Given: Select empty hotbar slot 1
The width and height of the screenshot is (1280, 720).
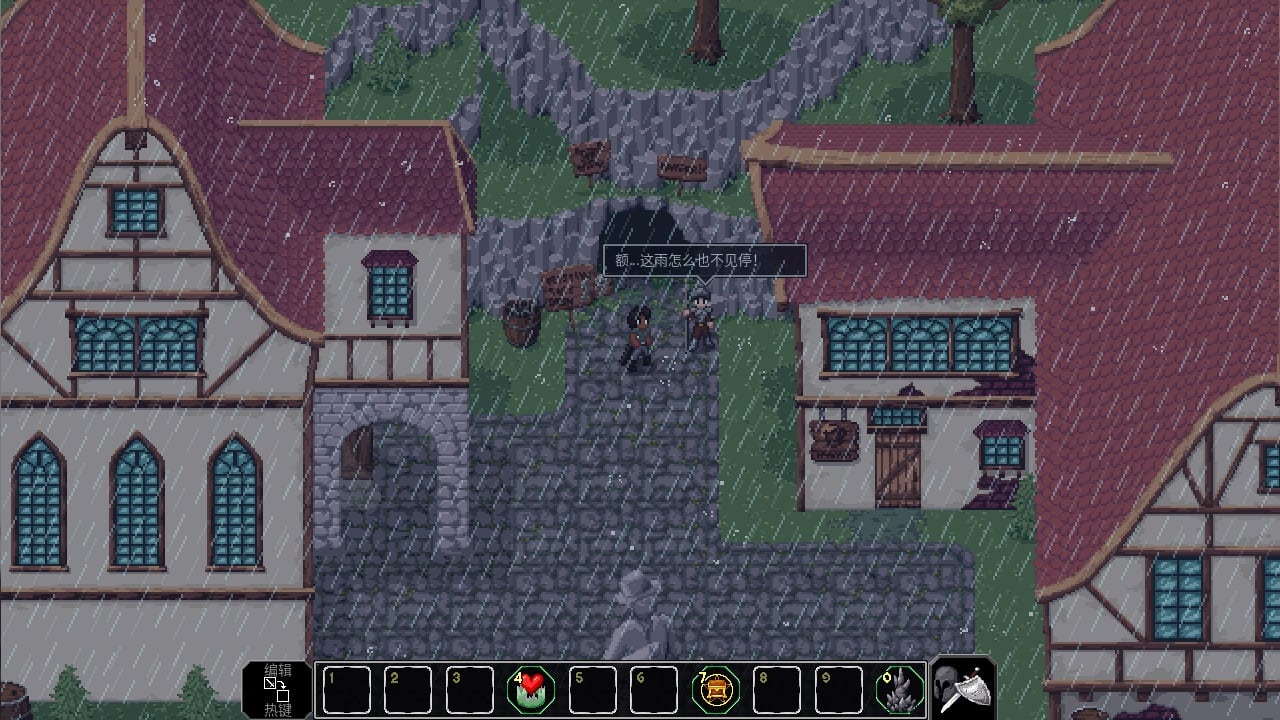Looking at the screenshot, I should [346, 690].
